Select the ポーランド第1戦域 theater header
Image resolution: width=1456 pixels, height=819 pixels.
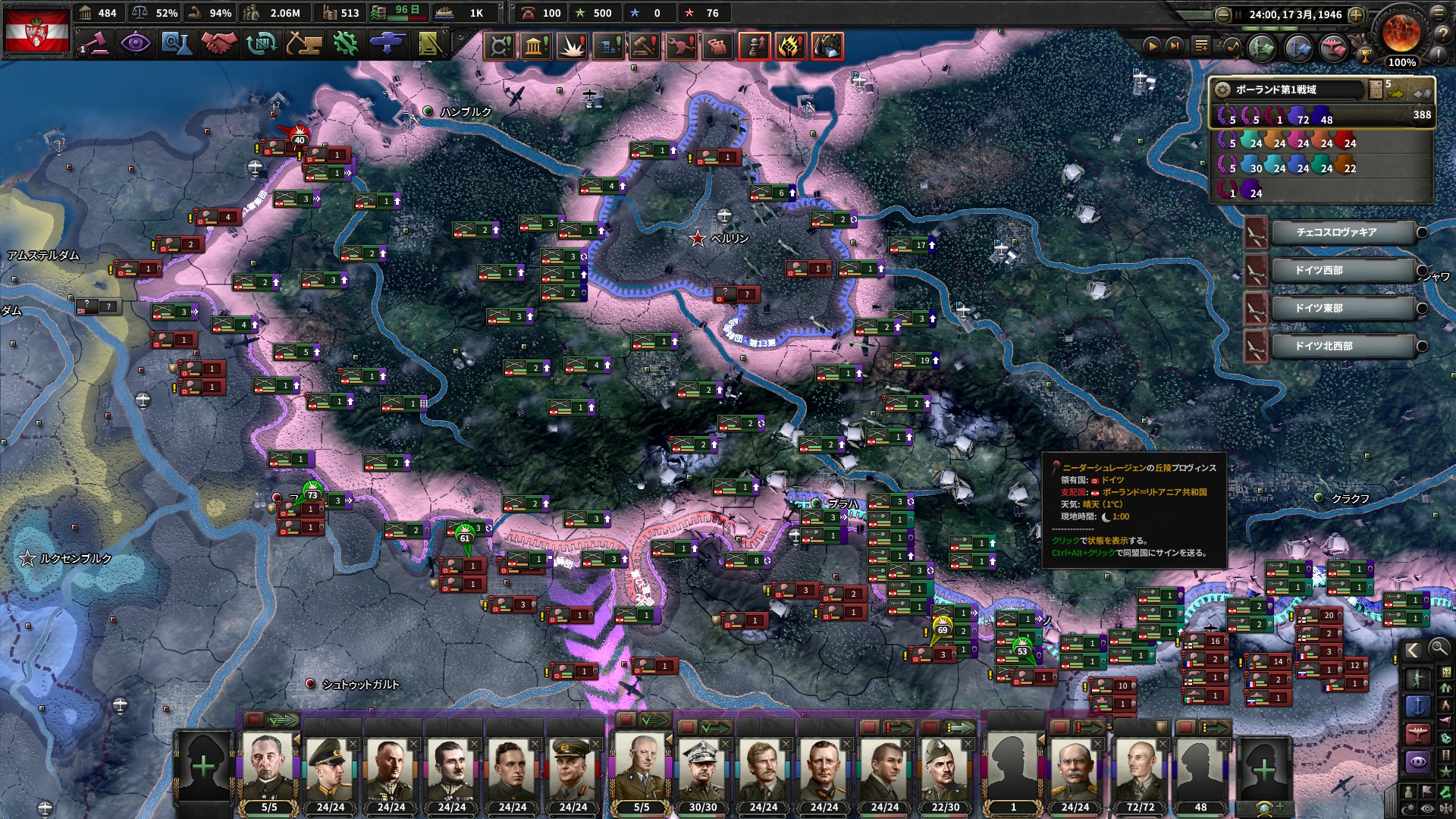pyautogui.click(x=1289, y=89)
